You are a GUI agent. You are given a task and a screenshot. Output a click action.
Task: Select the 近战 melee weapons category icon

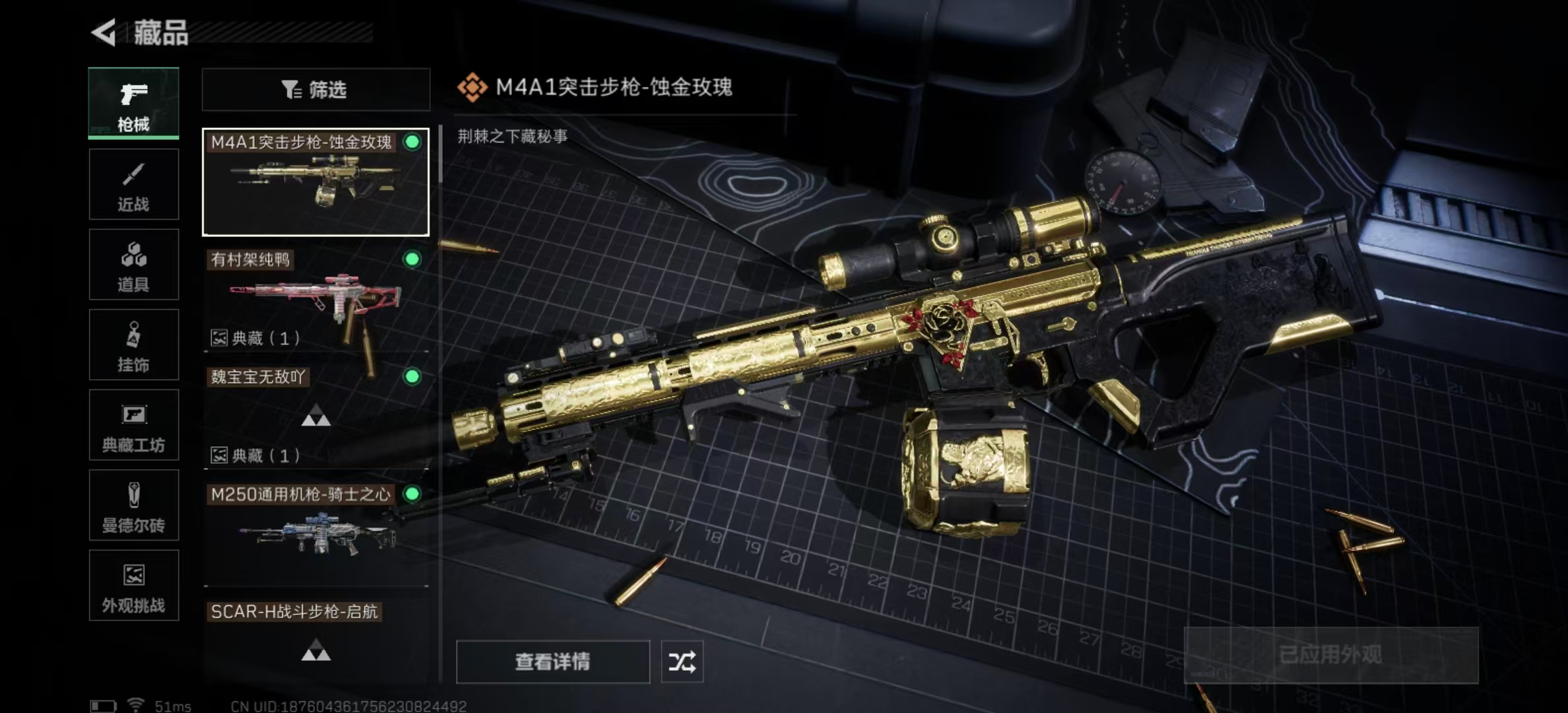[133, 184]
